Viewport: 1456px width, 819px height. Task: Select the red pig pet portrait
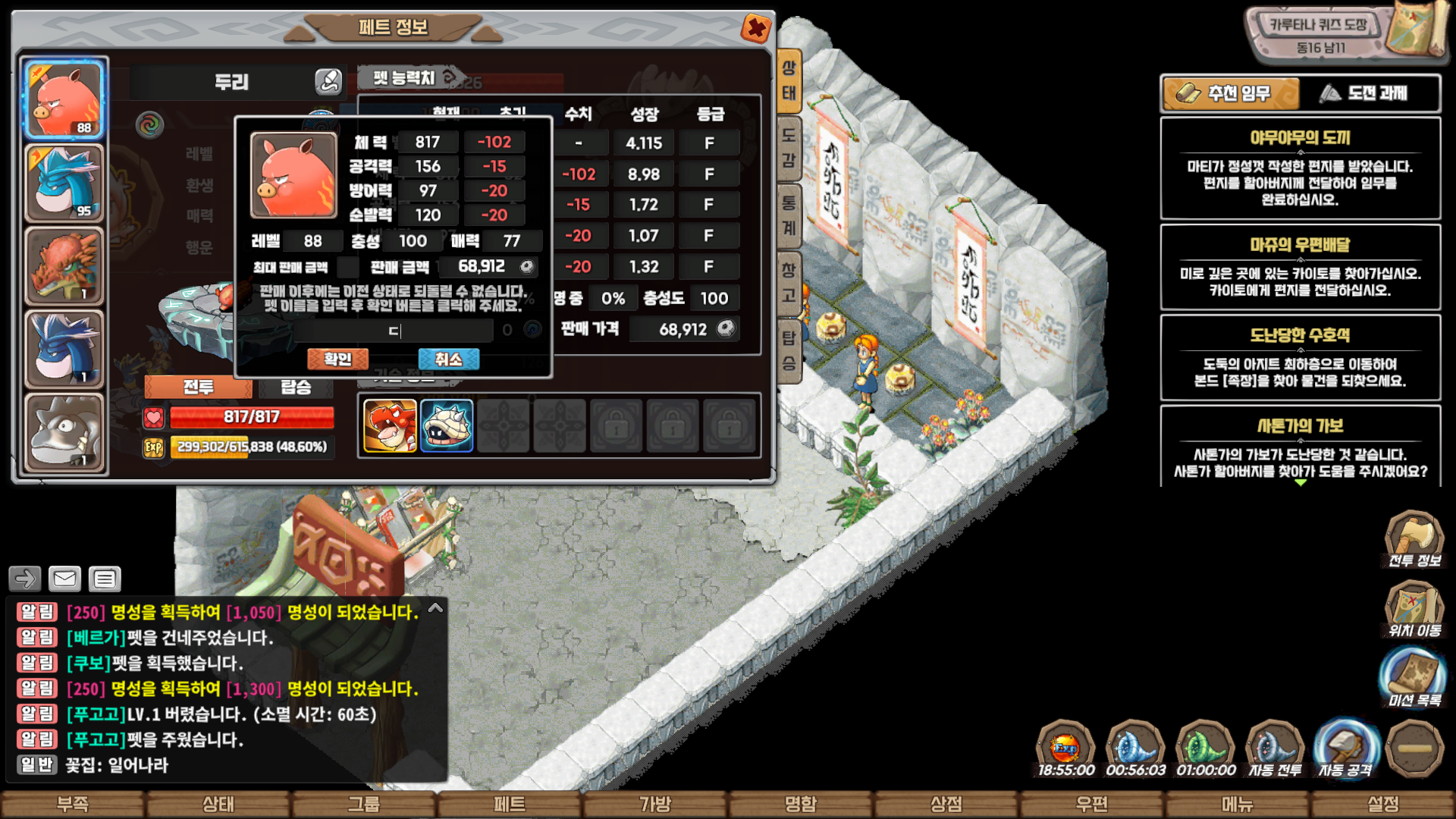pos(64,99)
